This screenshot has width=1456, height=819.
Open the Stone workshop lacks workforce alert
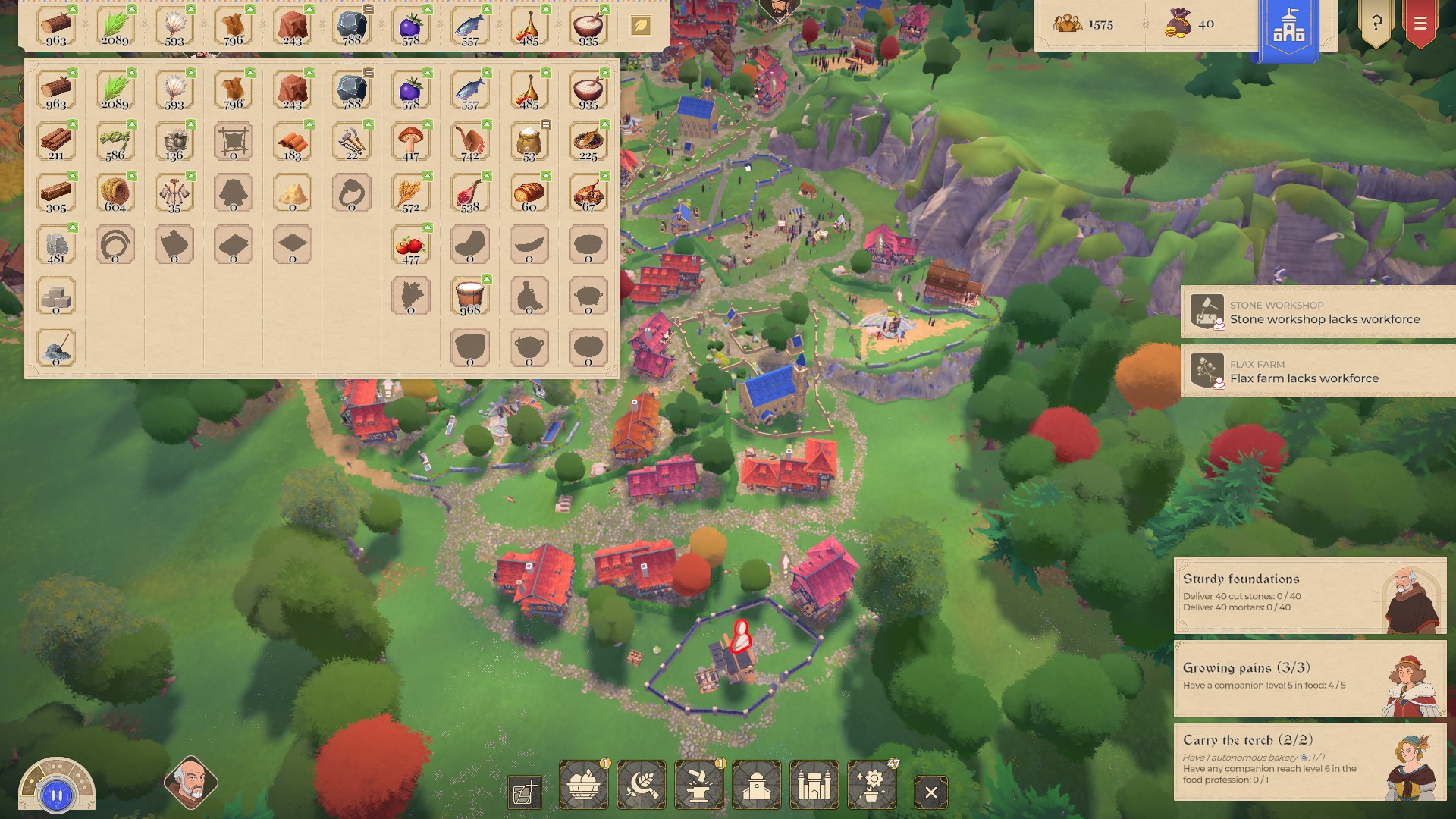(x=1318, y=312)
